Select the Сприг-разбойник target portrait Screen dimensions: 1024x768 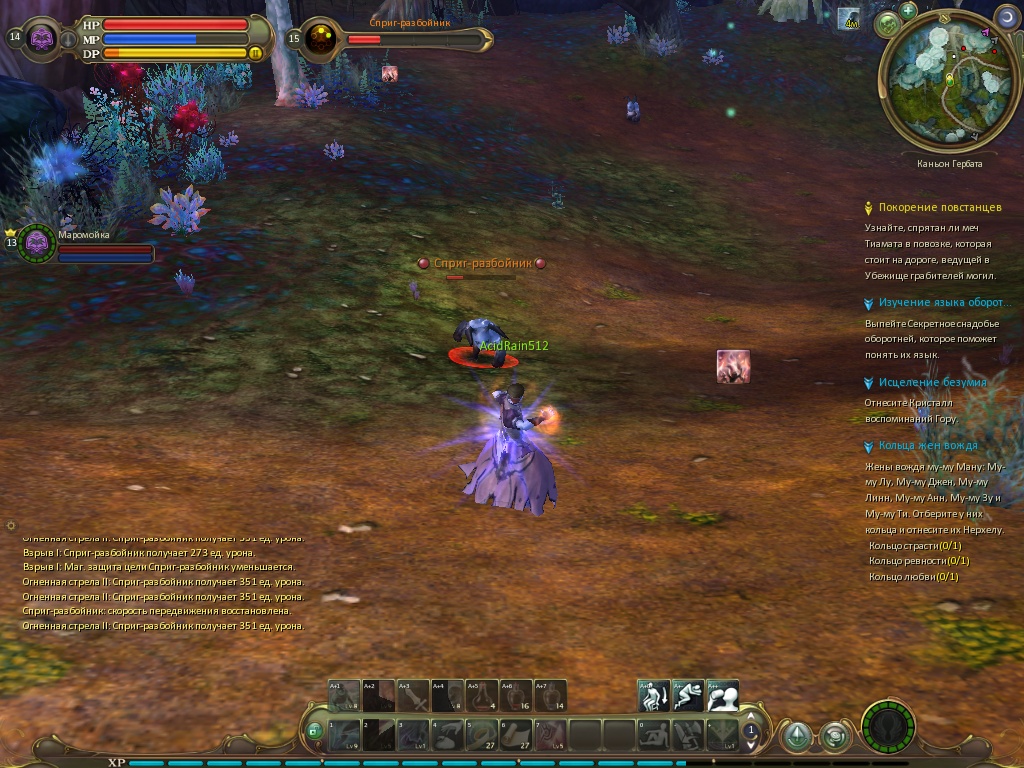[321, 39]
